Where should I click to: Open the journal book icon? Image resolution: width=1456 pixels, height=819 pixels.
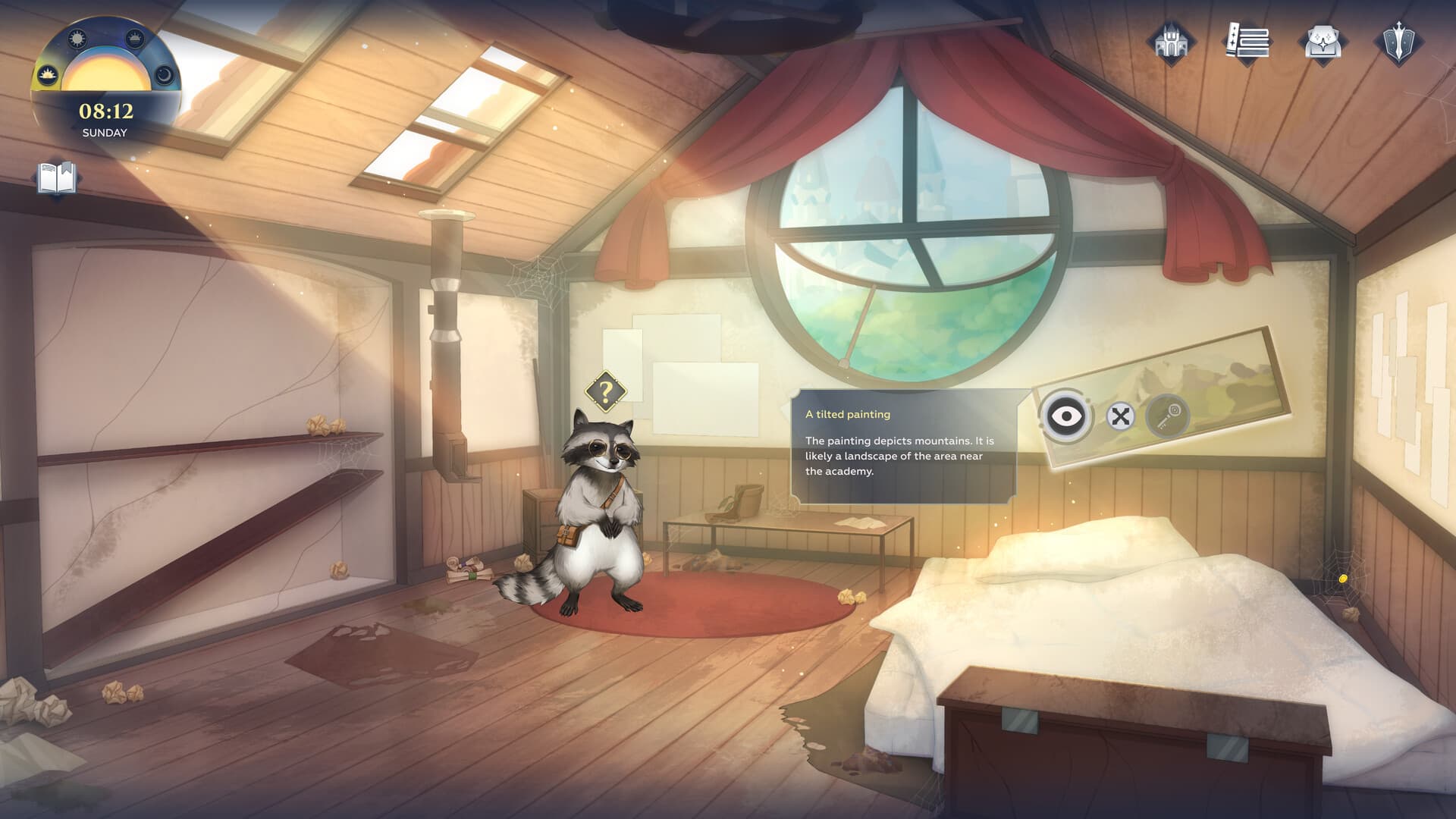click(57, 180)
